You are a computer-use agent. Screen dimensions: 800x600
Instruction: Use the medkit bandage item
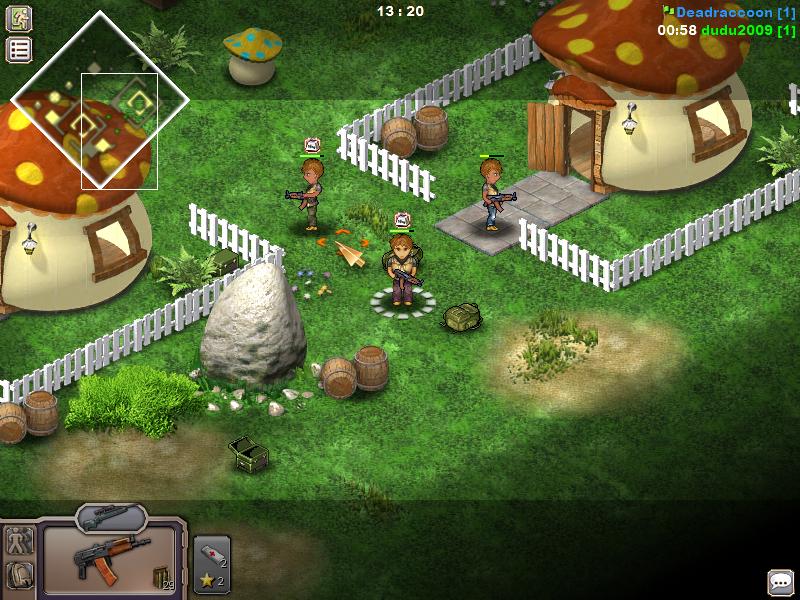pyautogui.click(x=211, y=552)
